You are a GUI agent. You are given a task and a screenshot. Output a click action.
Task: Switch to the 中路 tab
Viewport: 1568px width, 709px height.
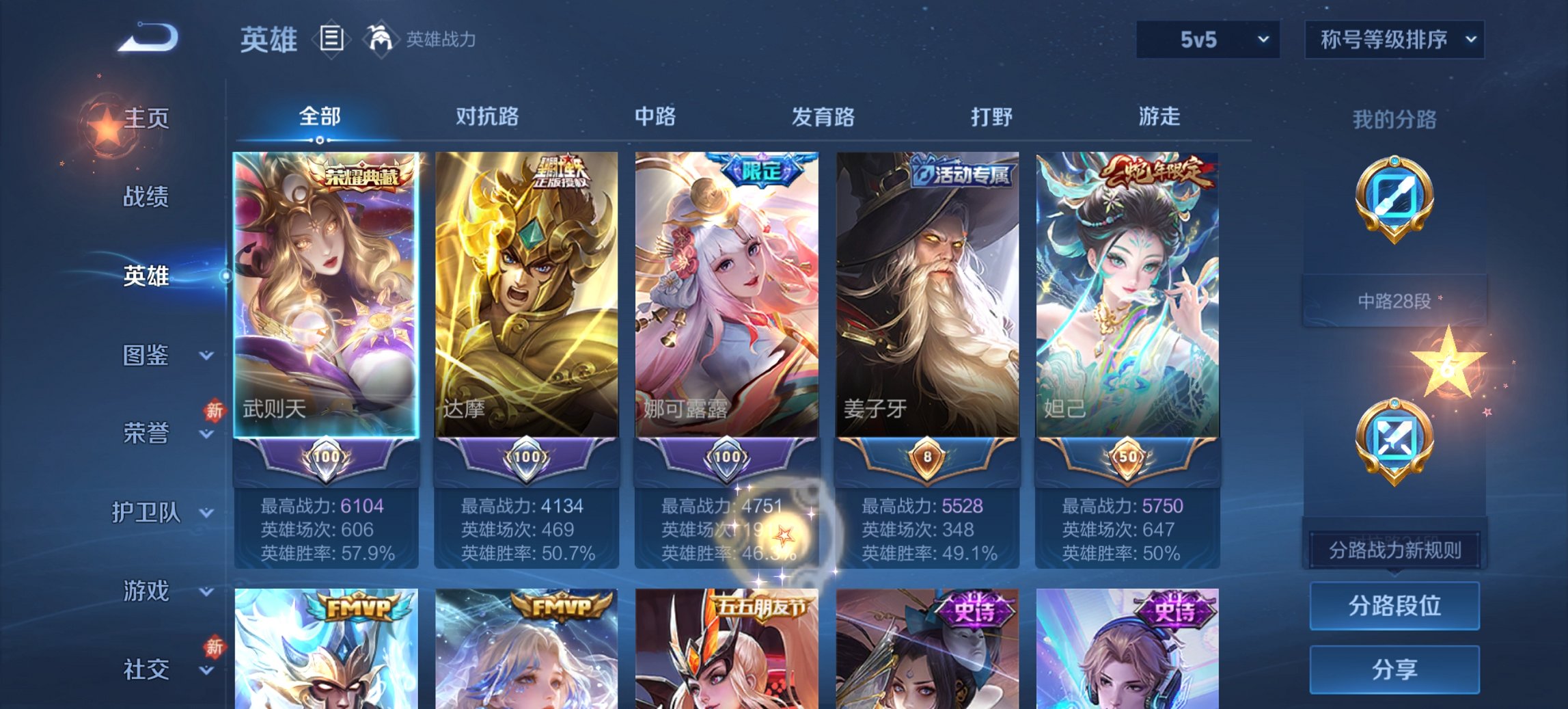pyautogui.click(x=655, y=118)
